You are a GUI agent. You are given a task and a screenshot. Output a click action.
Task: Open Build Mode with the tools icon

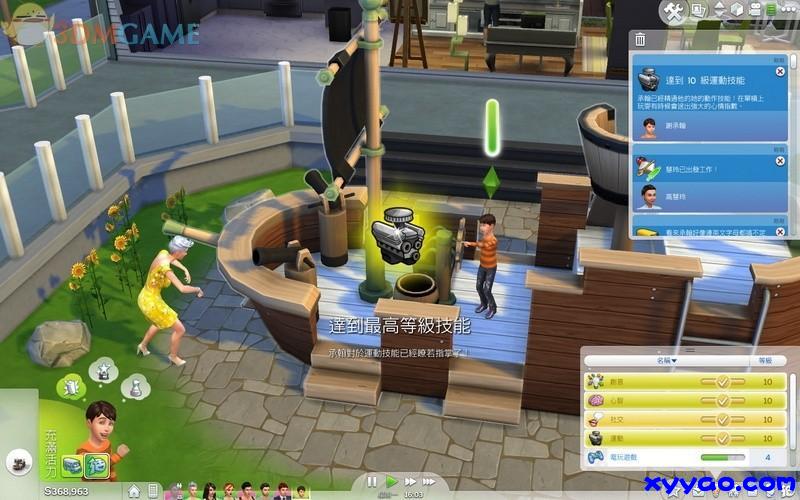pyautogui.click(x=674, y=11)
